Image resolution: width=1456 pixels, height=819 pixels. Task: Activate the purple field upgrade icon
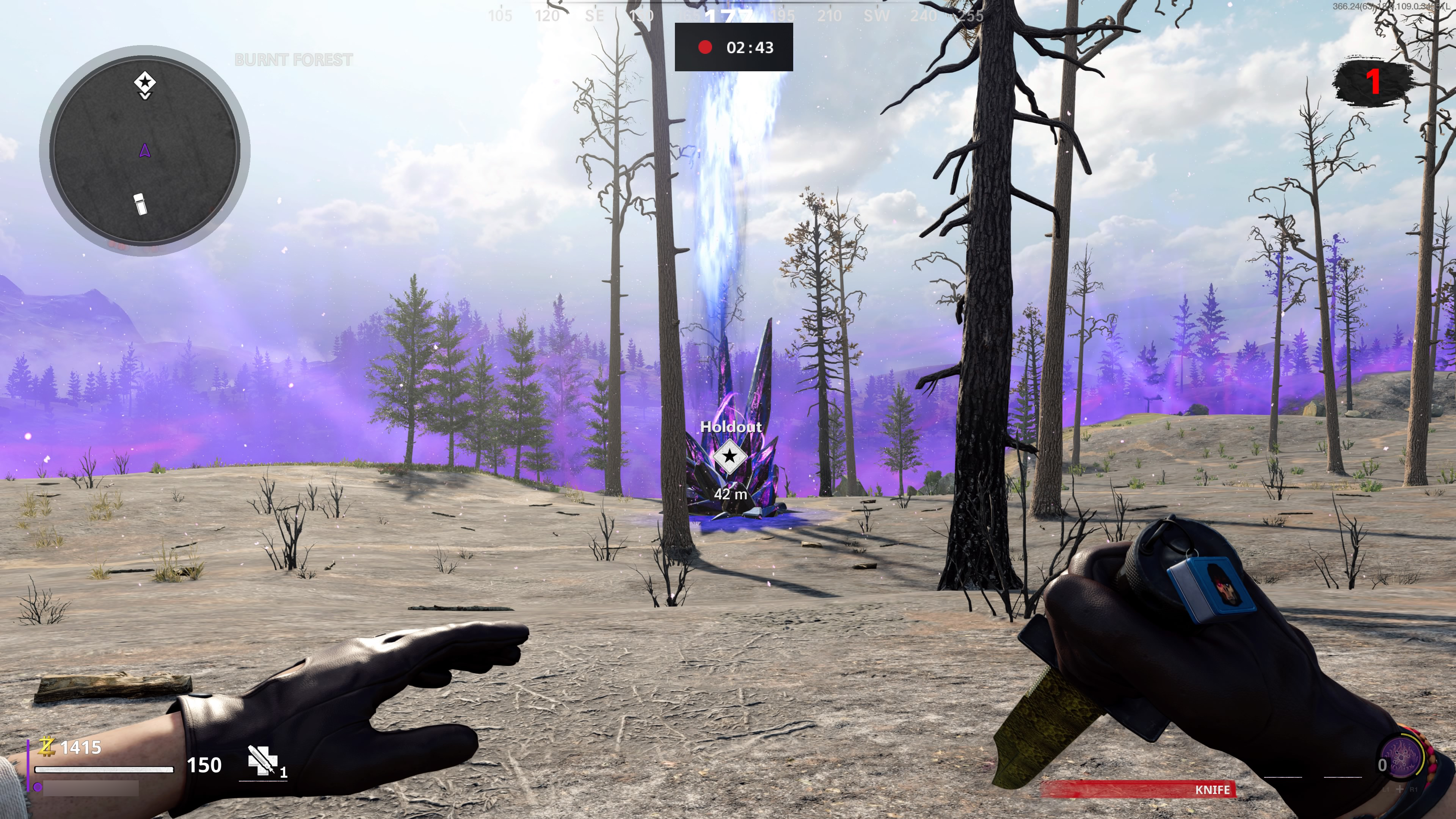point(1402,757)
